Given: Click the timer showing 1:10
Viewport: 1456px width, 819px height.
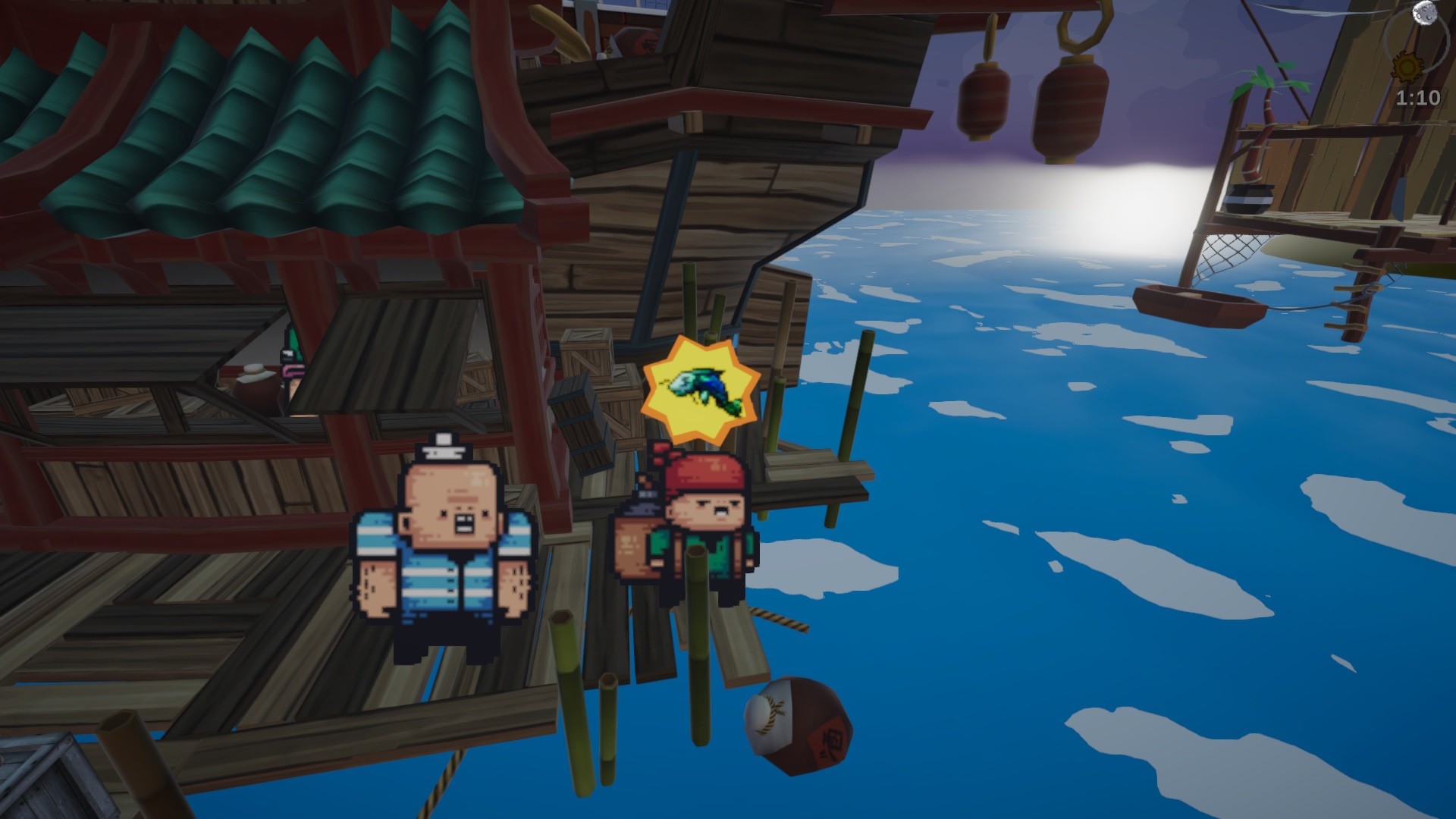Looking at the screenshot, I should click(x=1419, y=99).
